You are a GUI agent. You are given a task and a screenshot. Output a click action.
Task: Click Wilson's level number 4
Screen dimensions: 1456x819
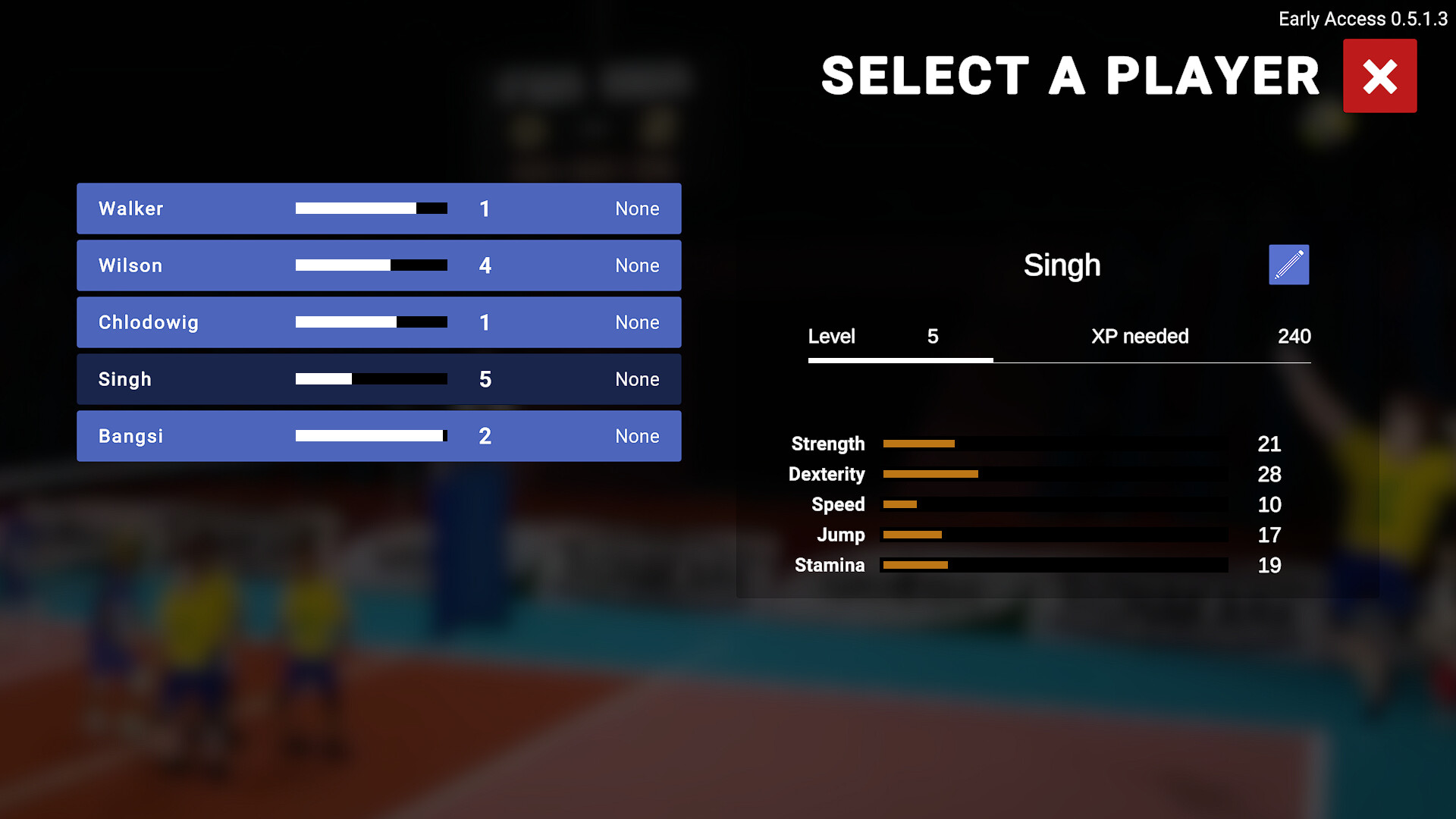click(485, 265)
